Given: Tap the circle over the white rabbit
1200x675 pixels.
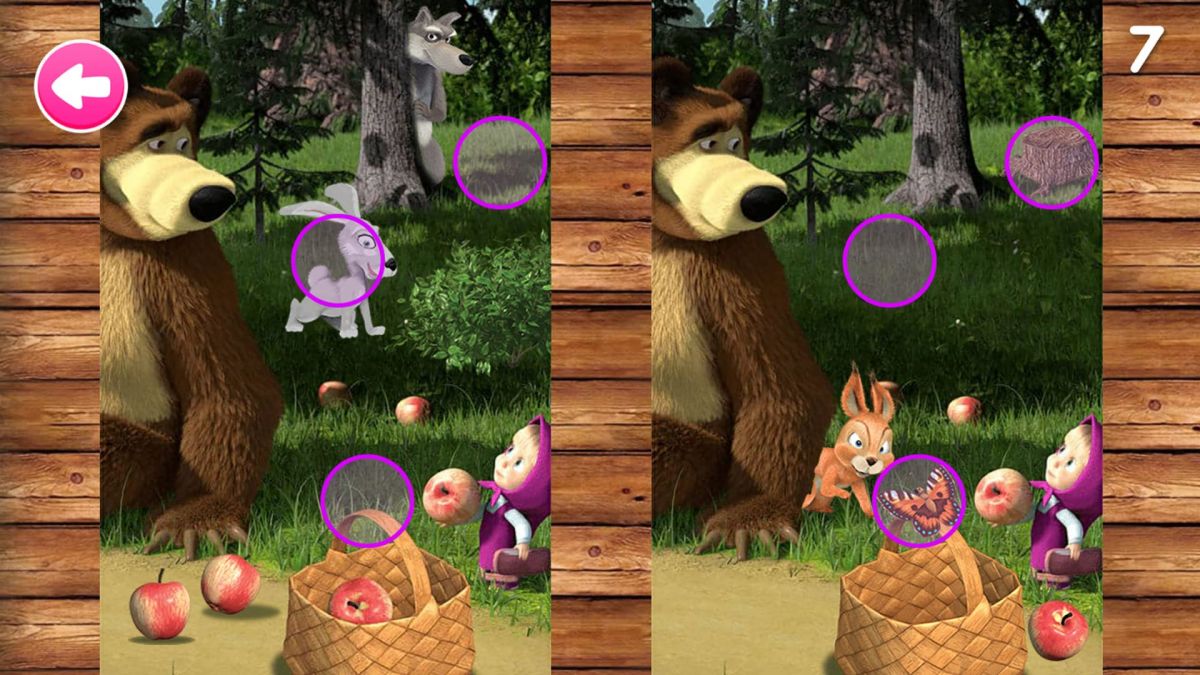Looking at the screenshot, I should [338, 260].
